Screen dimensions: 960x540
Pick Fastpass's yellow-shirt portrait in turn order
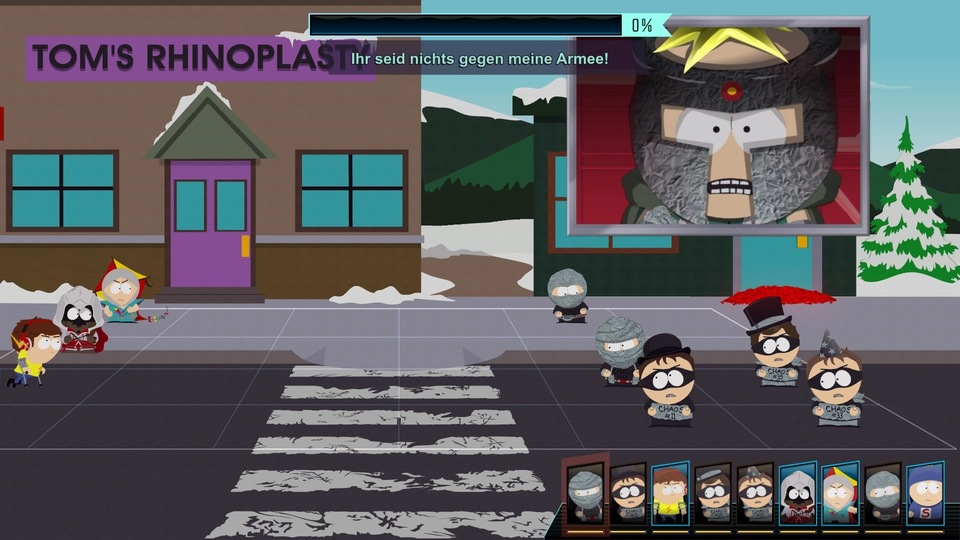click(x=670, y=493)
